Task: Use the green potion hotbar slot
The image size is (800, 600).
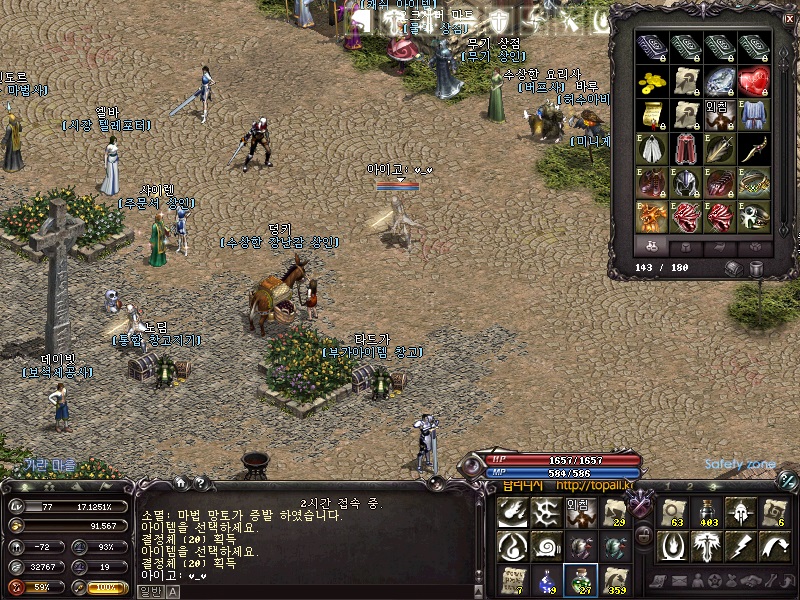Action: pos(580,578)
